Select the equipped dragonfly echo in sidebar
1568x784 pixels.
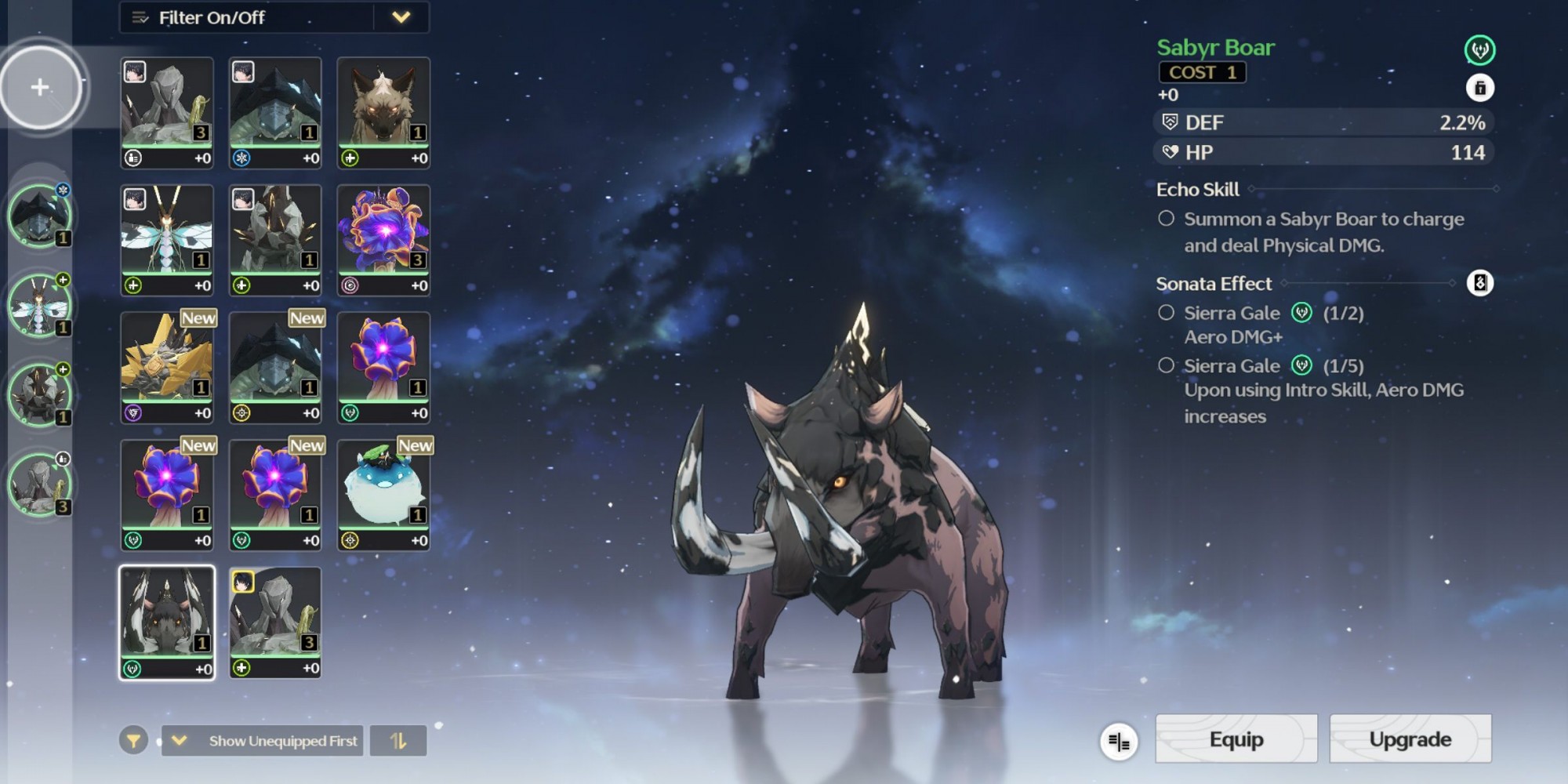(39, 305)
